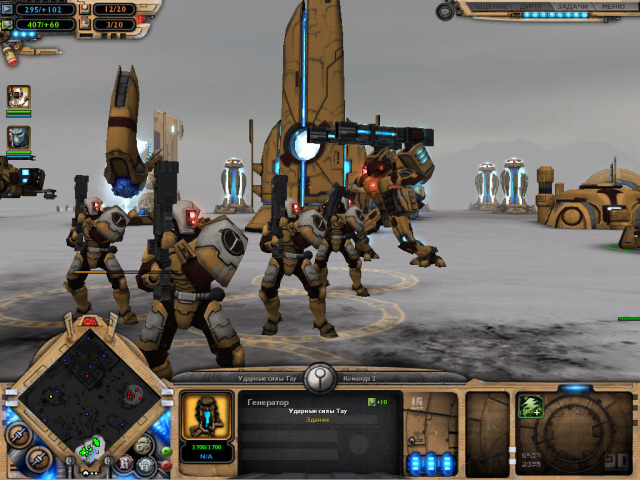640x480 pixels.
Task: Open the Дипл (Diplomacy) screen
Action: click(x=531, y=6)
